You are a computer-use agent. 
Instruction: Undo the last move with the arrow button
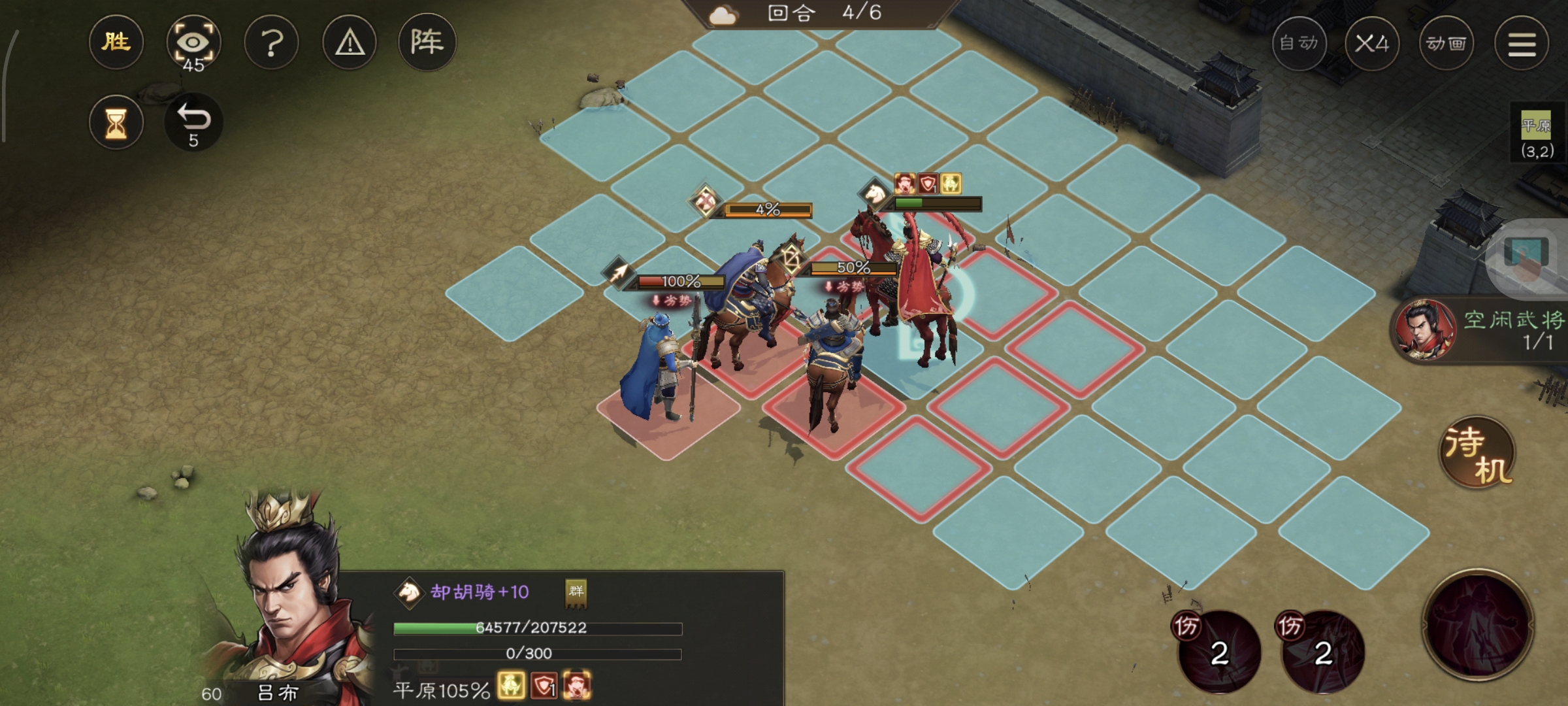pyautogui.click(x=193, y=123)
